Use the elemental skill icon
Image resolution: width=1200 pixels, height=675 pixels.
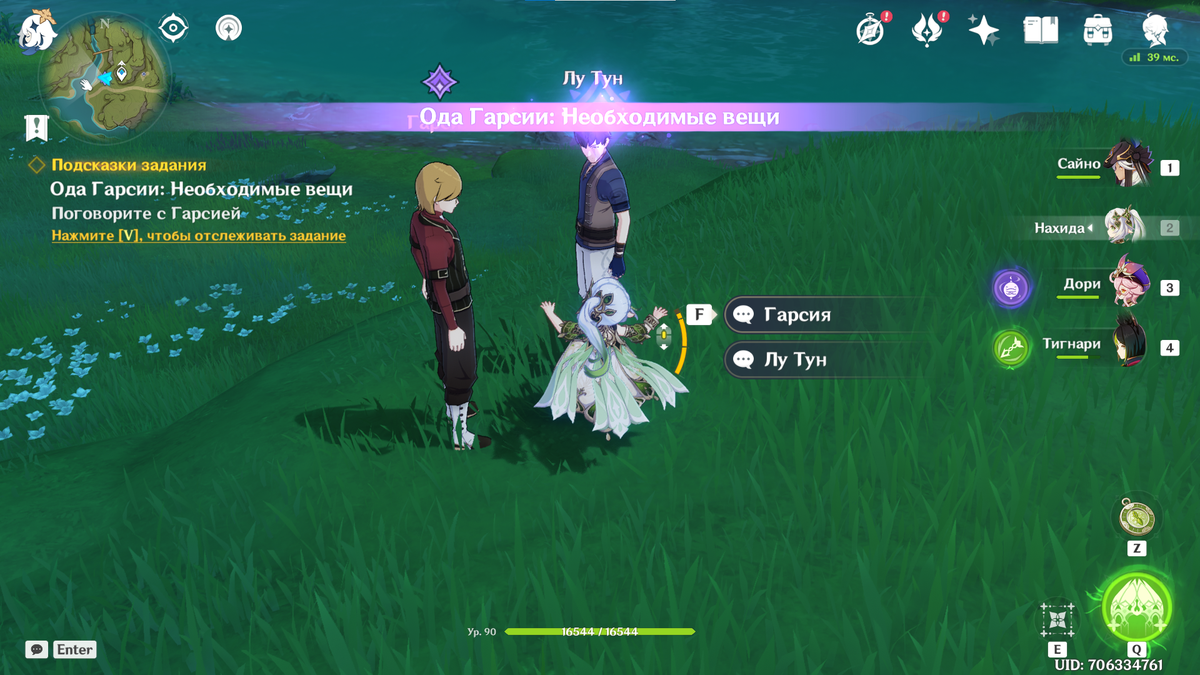coord(1057,620)
